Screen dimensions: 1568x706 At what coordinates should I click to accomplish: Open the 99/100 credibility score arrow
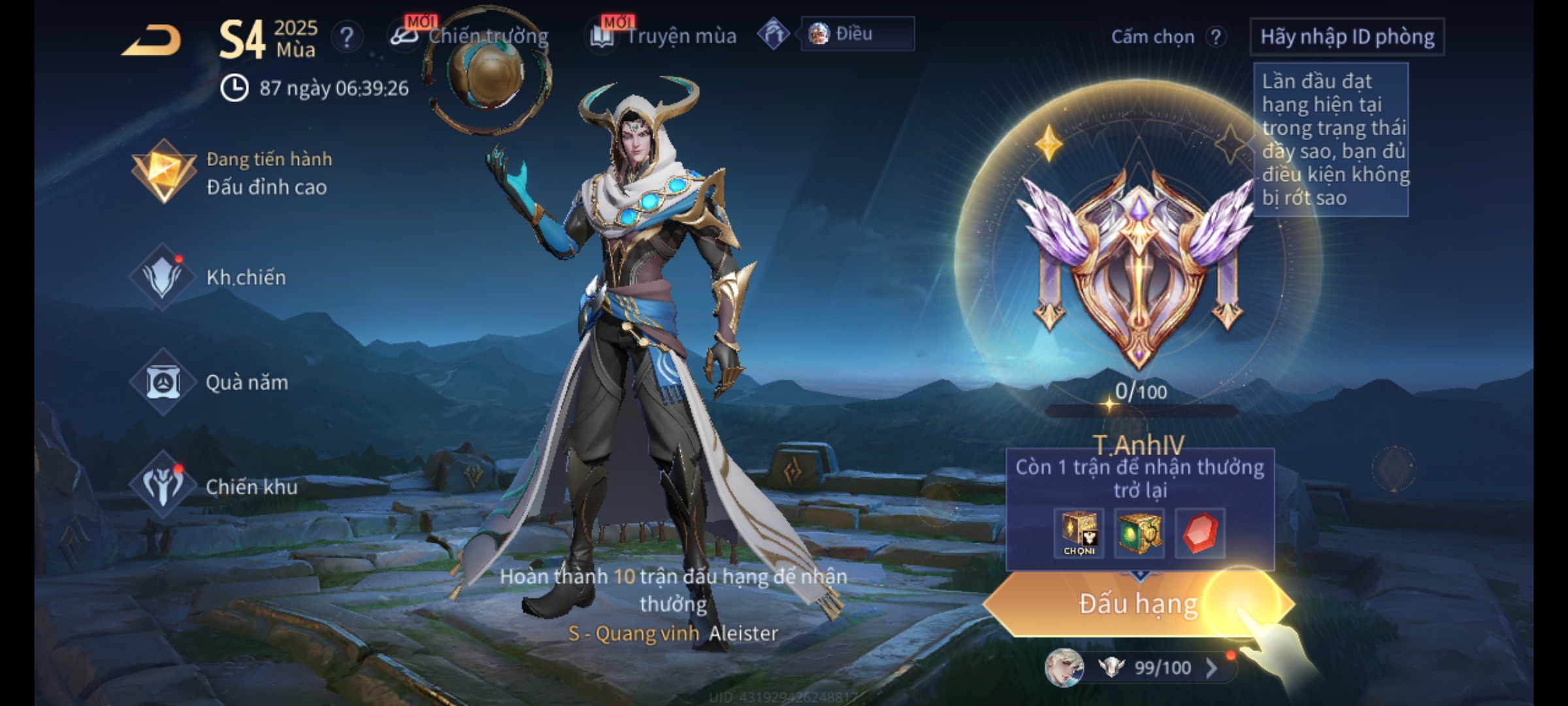pyautogui.click(x=1211, y=667)
